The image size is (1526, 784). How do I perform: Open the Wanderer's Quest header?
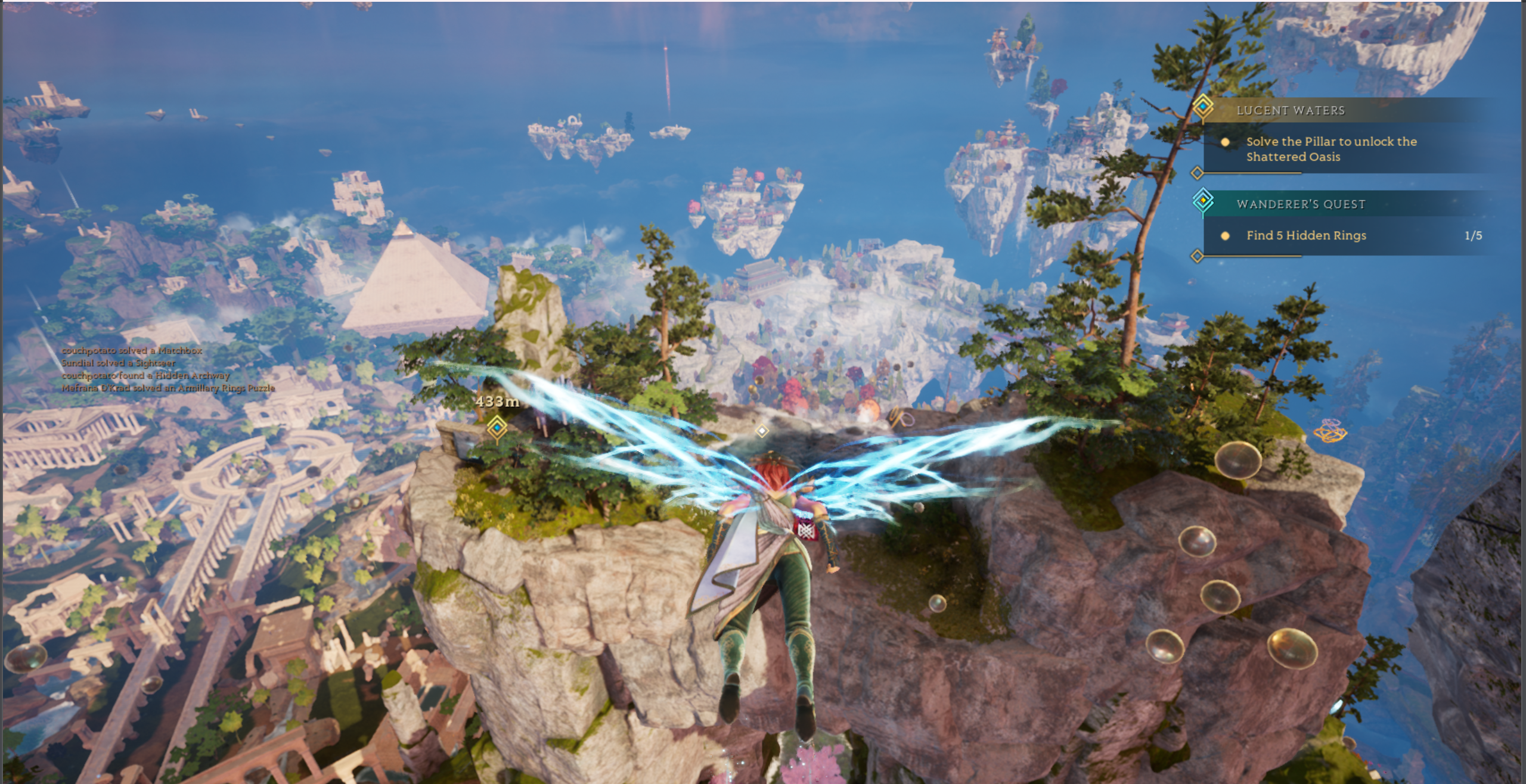point(1301,204)
